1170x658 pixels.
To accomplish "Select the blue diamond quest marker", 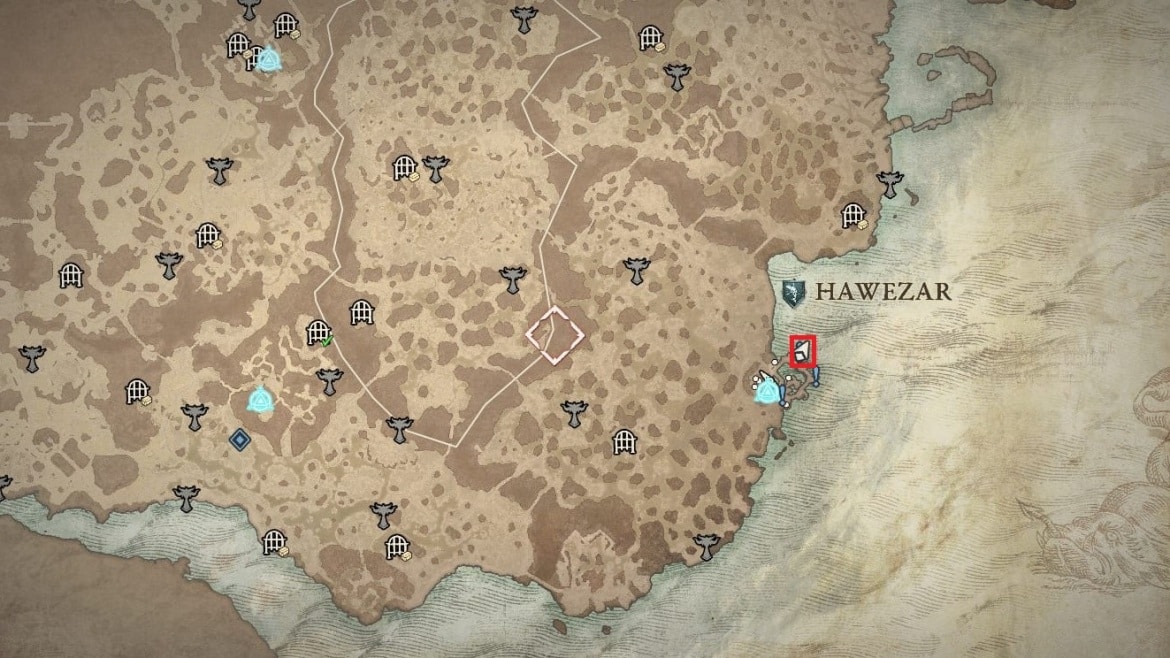I will 239,439.
